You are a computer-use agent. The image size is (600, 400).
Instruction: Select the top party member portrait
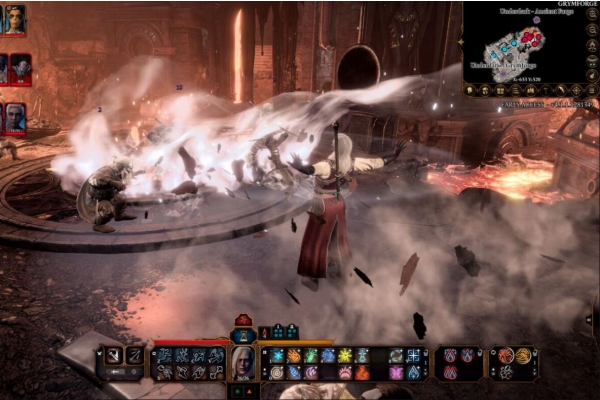pyautogui.click(x=13, y=19)
